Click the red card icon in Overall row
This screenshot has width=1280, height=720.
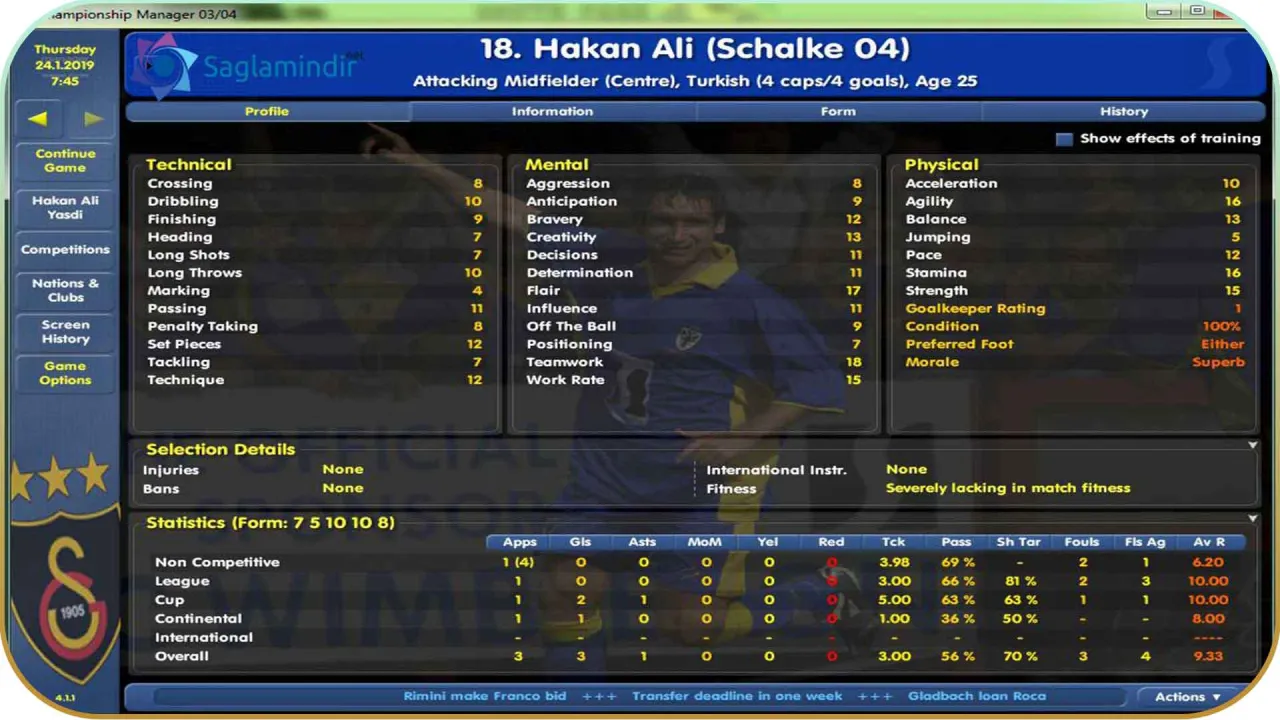click(x=831, y=656)
